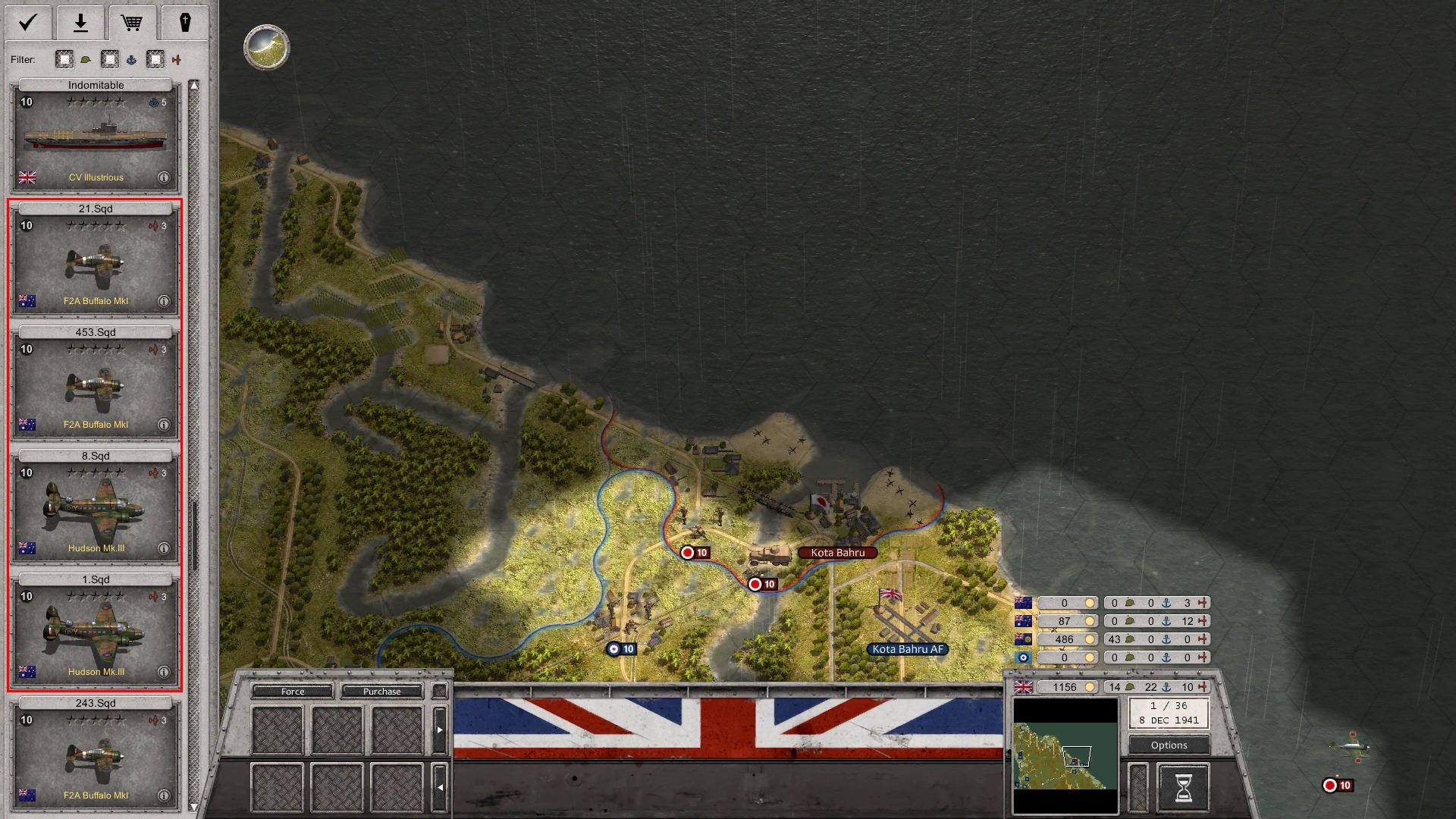Click the right arrow beside the Force slots
Viewport: 1456px width, 819px height.
click(x=440, y=730)
